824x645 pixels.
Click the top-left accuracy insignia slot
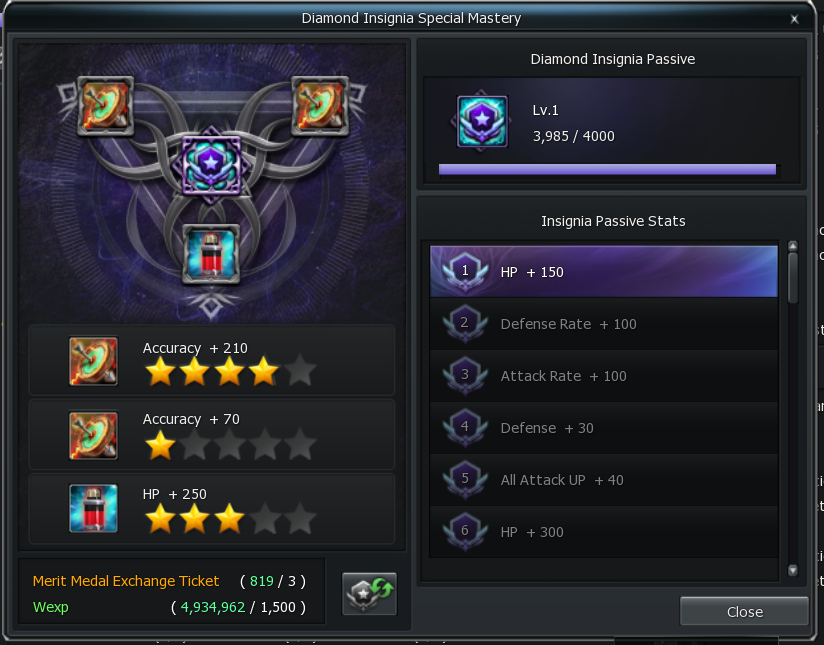coord(105,105)
